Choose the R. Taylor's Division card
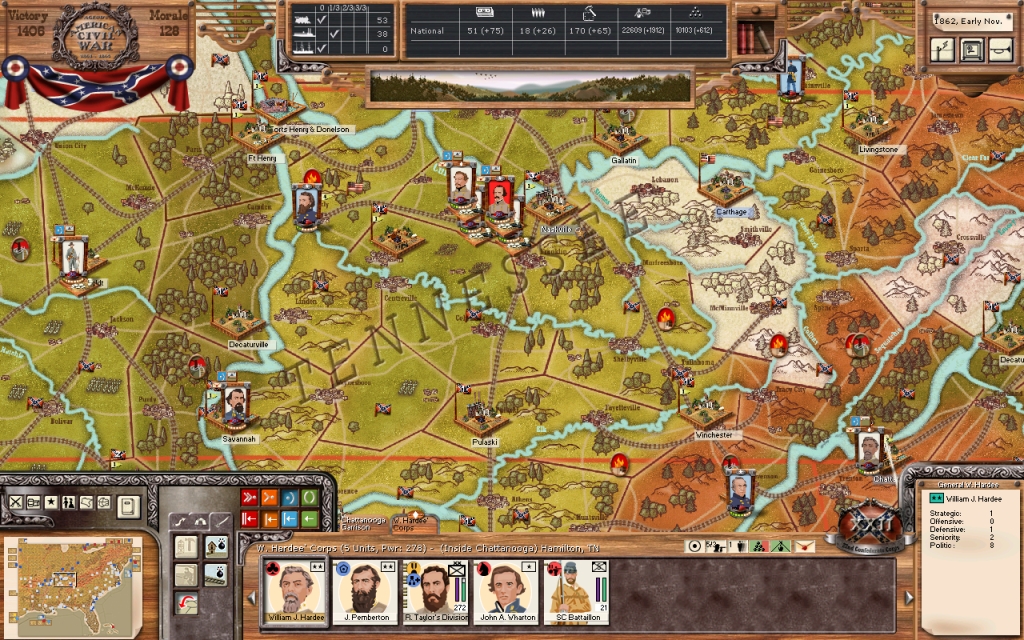This screenshot has width=1024, height=640. coord(435,590)
